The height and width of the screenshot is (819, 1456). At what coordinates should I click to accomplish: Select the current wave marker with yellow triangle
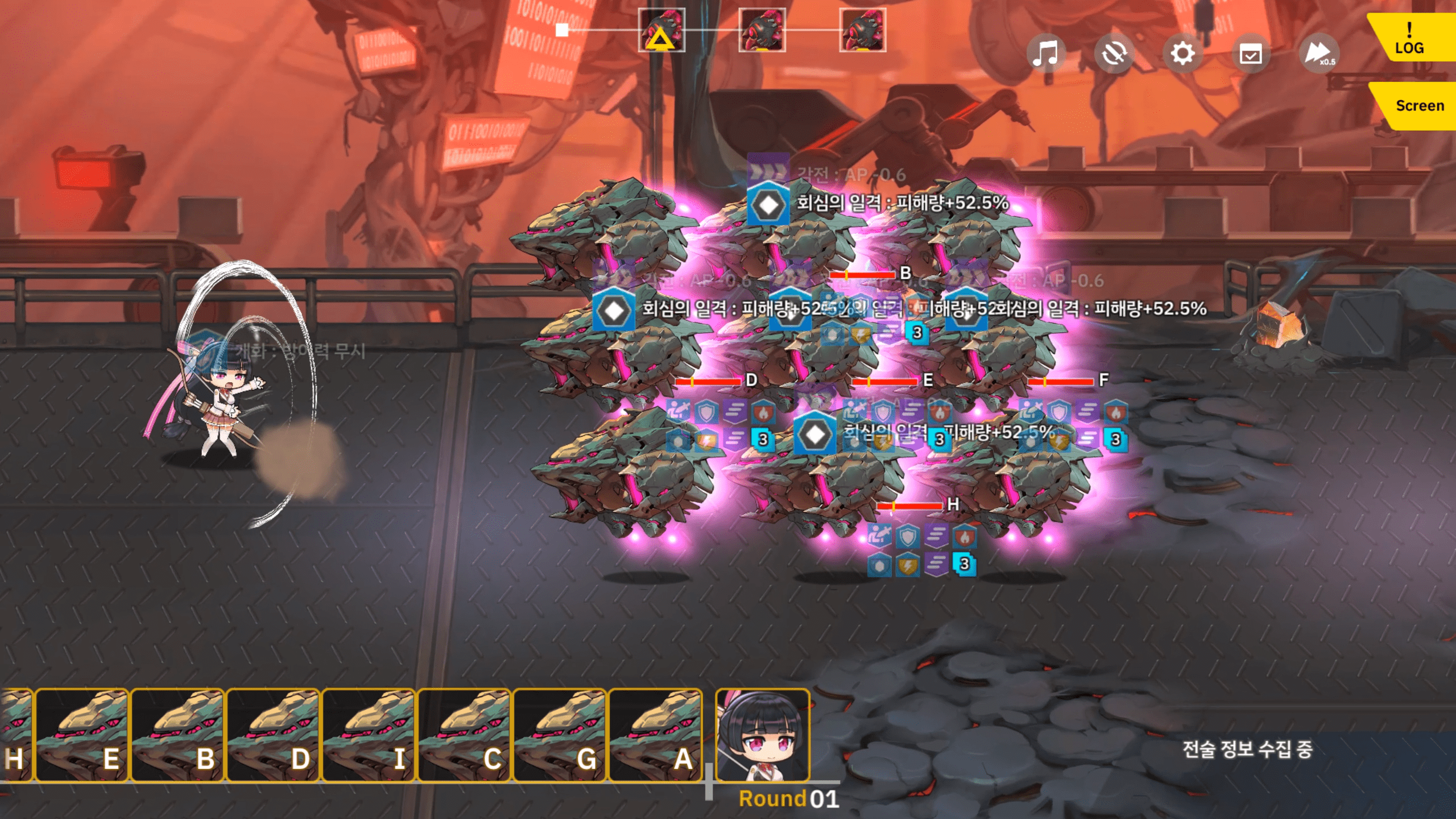point(661,31)
